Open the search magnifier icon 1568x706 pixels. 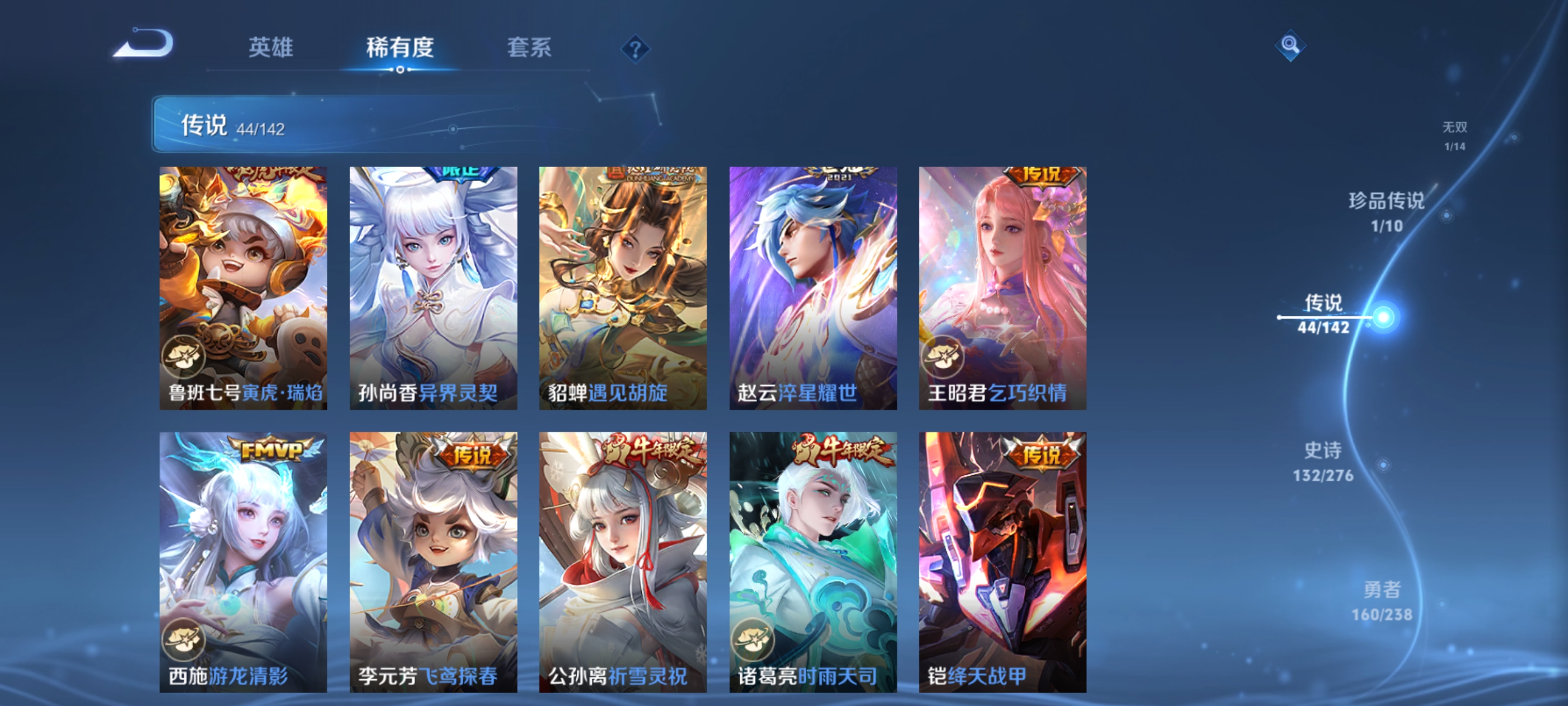click(x=1290, y=45)
